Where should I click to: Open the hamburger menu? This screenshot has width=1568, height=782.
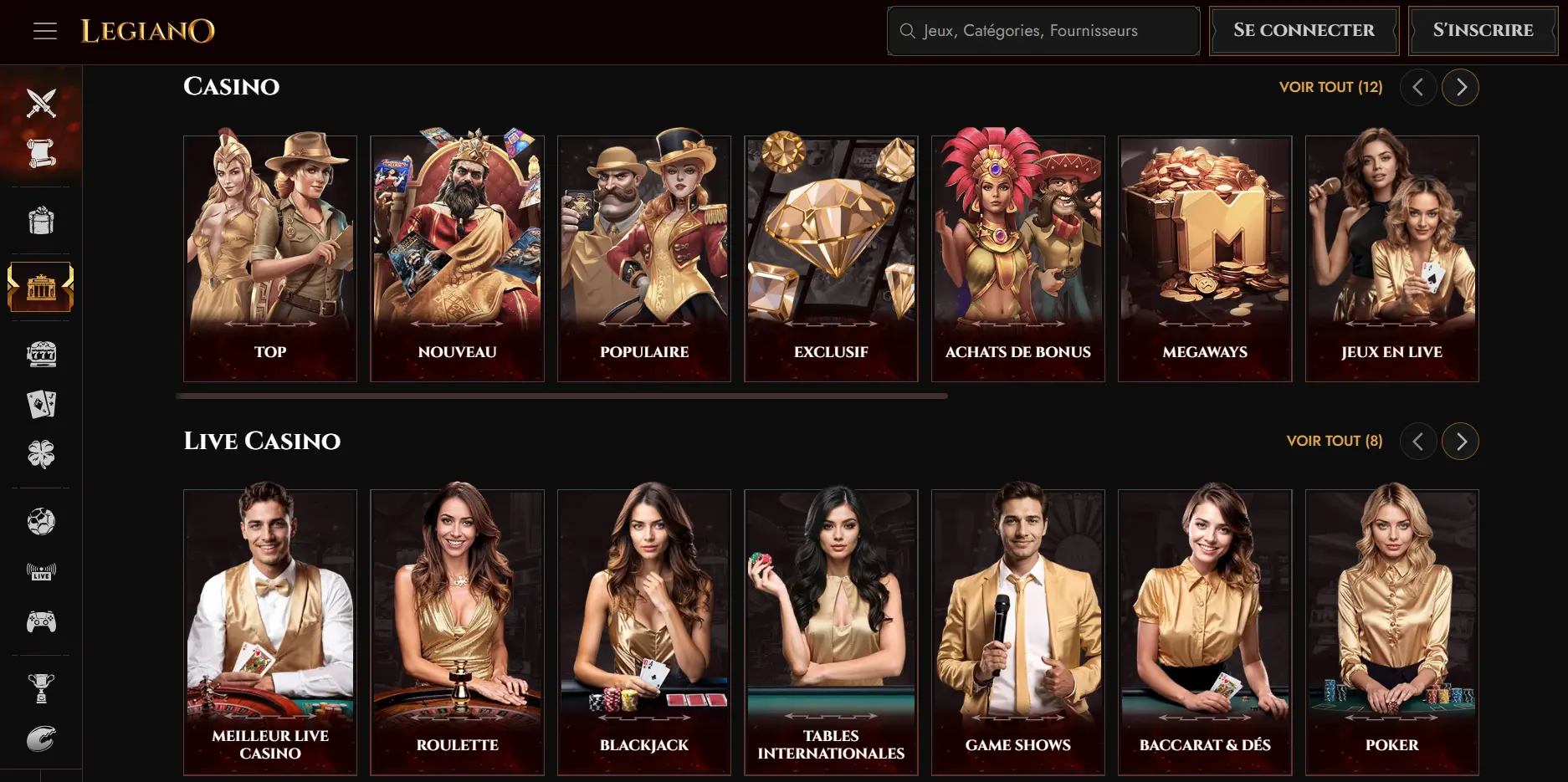(x=45, y=31)
